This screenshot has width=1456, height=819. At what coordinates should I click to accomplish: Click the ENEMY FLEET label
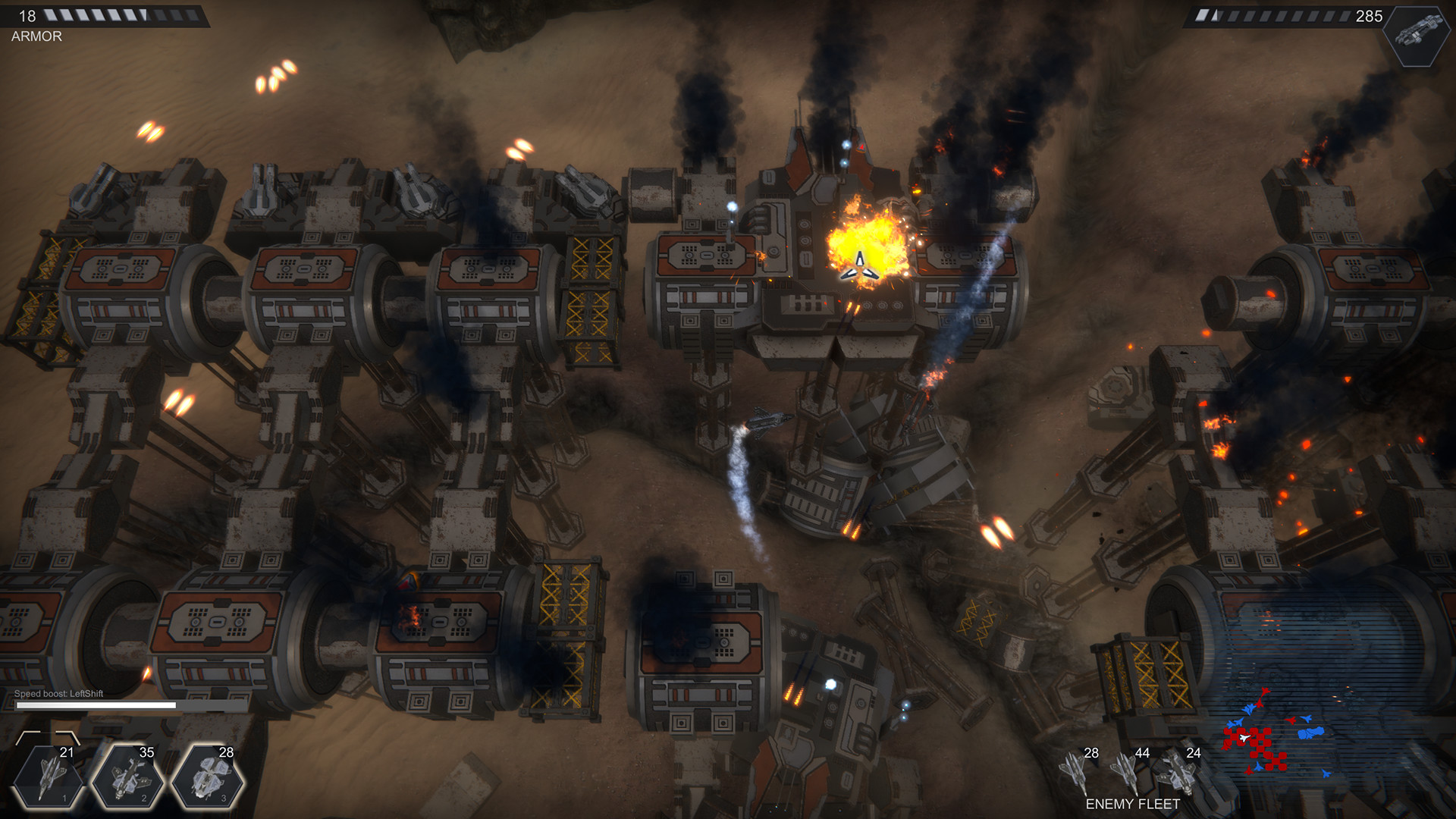click(x=1133, y=802)
